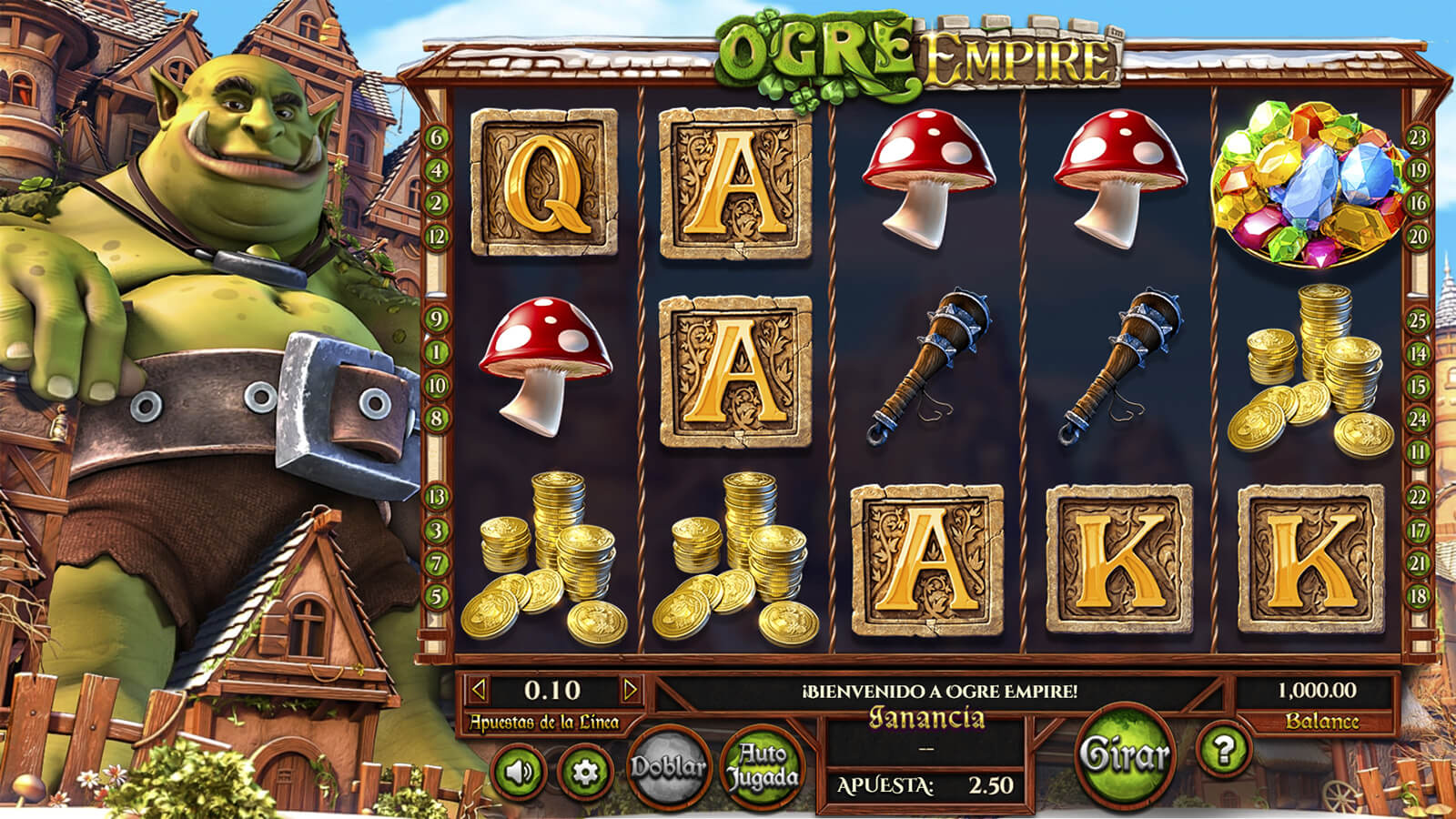Activate payline number 25 marker
The image size is (1456, 819).
(x=1418, y=320)
